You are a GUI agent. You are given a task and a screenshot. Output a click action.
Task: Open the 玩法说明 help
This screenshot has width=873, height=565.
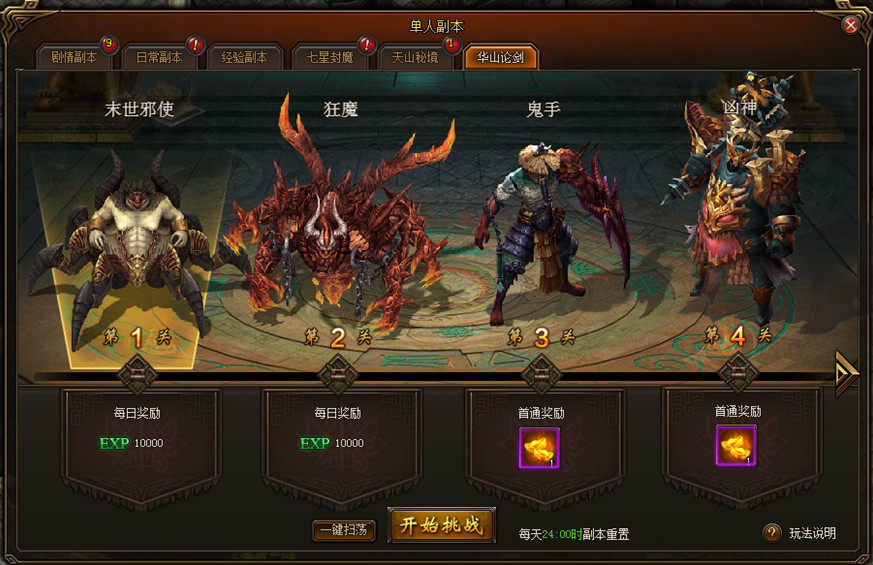pos(800,533)
